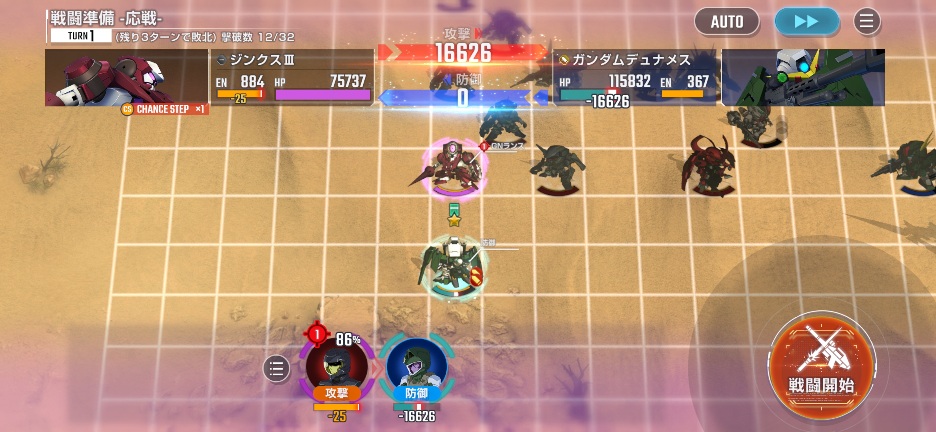Select the ジンクスIII enemy unit panel

click(x=291, y=77)
